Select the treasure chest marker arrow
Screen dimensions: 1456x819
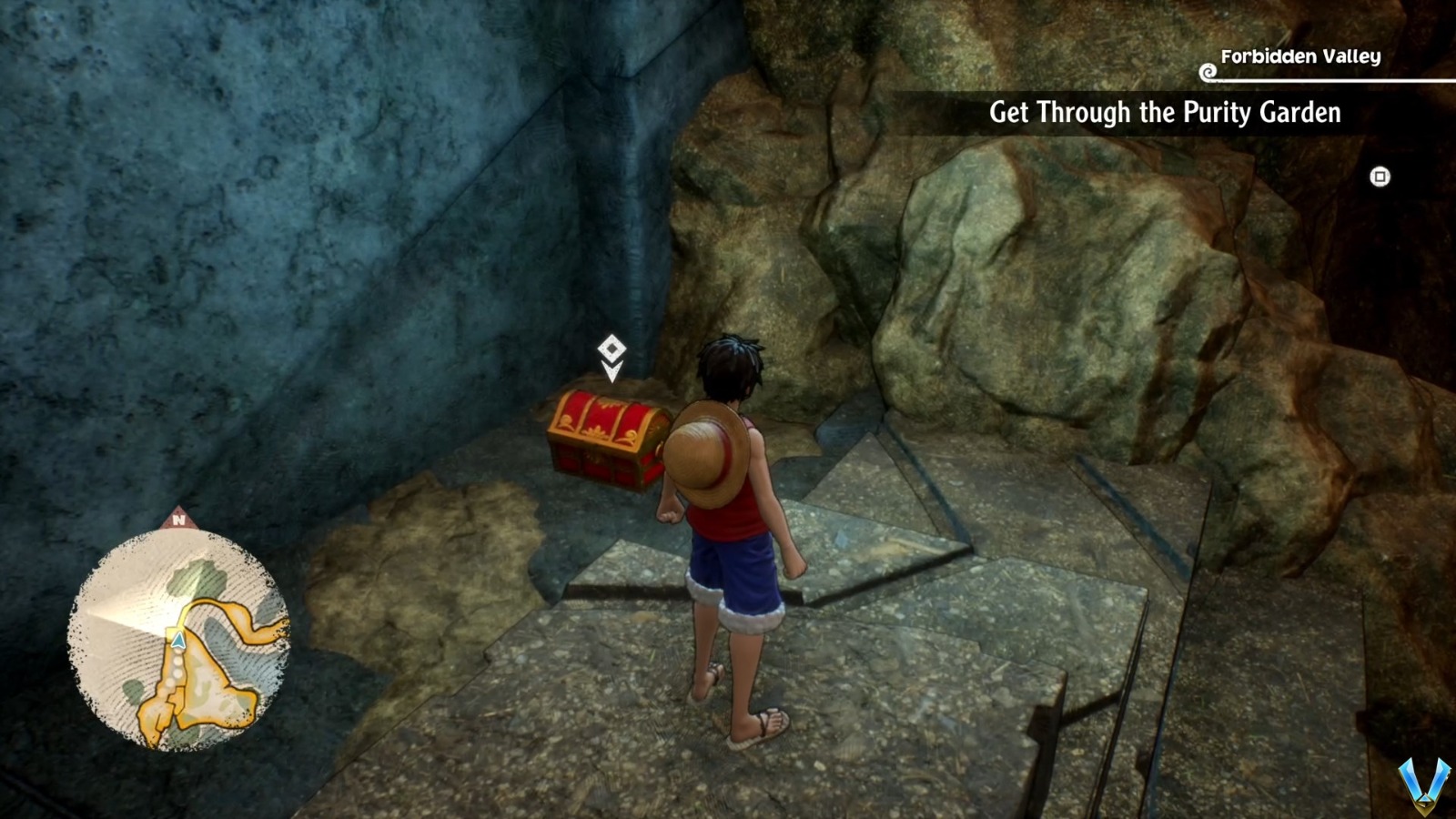click(x=612, y=371)
